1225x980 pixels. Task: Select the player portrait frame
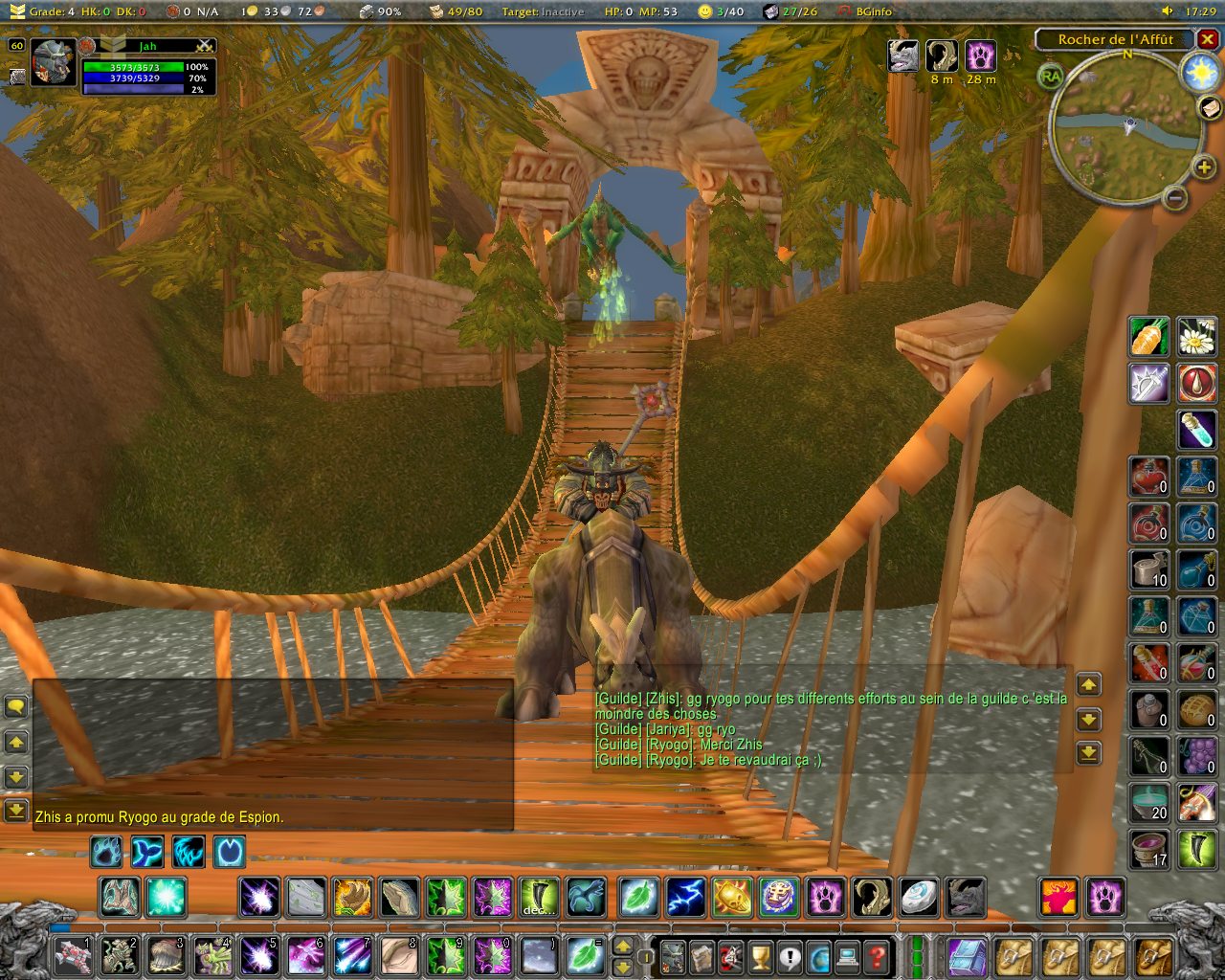click(53, 63)
